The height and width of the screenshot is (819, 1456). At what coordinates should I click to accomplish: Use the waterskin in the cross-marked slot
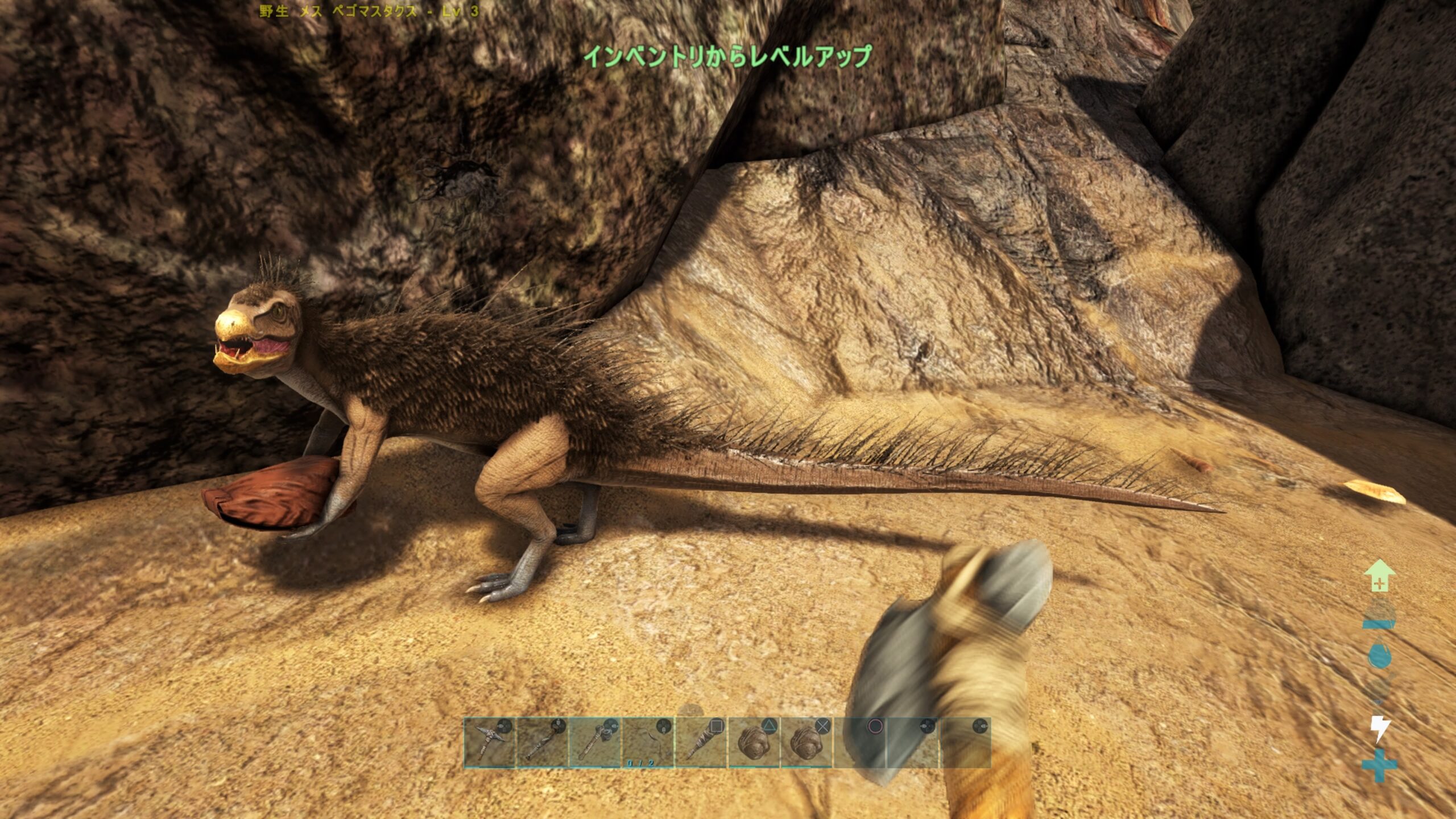pyautogui.click(x=806, y=742)
